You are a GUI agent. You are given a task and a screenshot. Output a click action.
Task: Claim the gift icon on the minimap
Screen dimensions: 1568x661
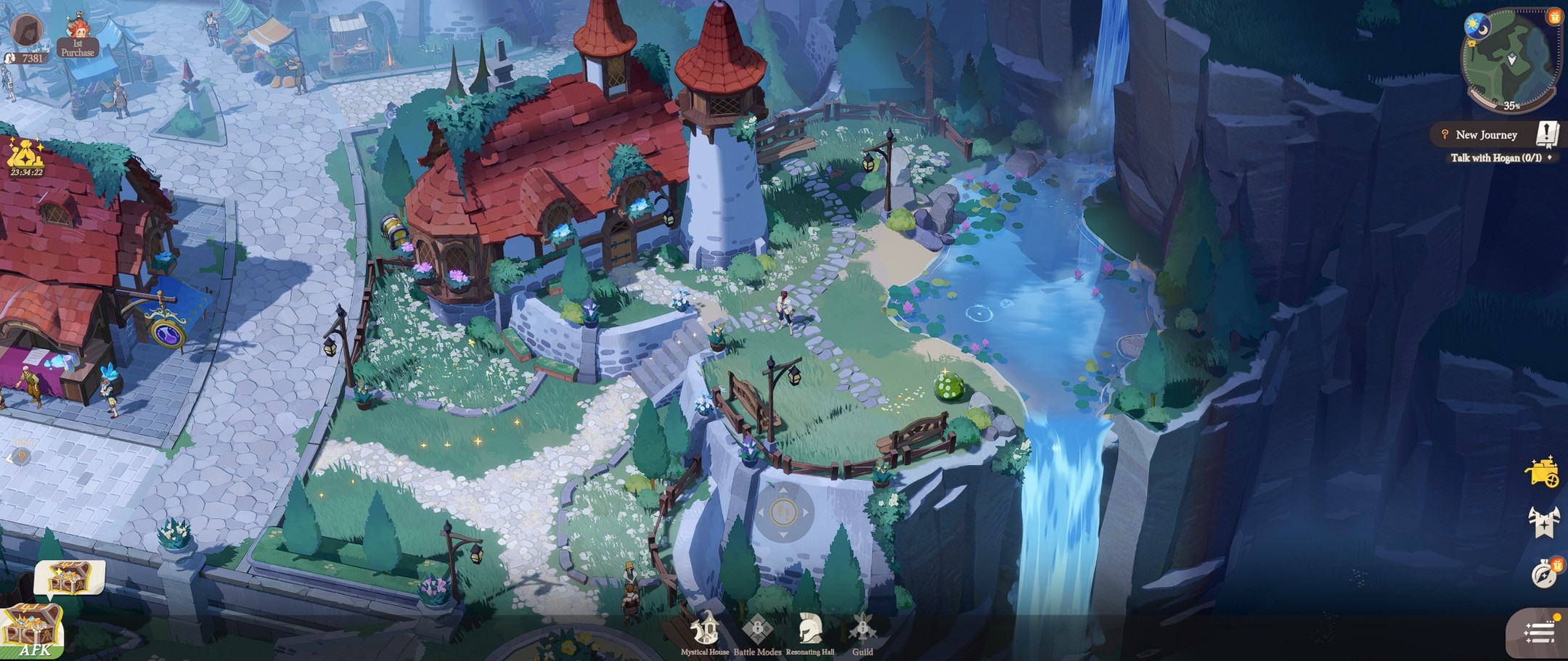coord(1554,17)
